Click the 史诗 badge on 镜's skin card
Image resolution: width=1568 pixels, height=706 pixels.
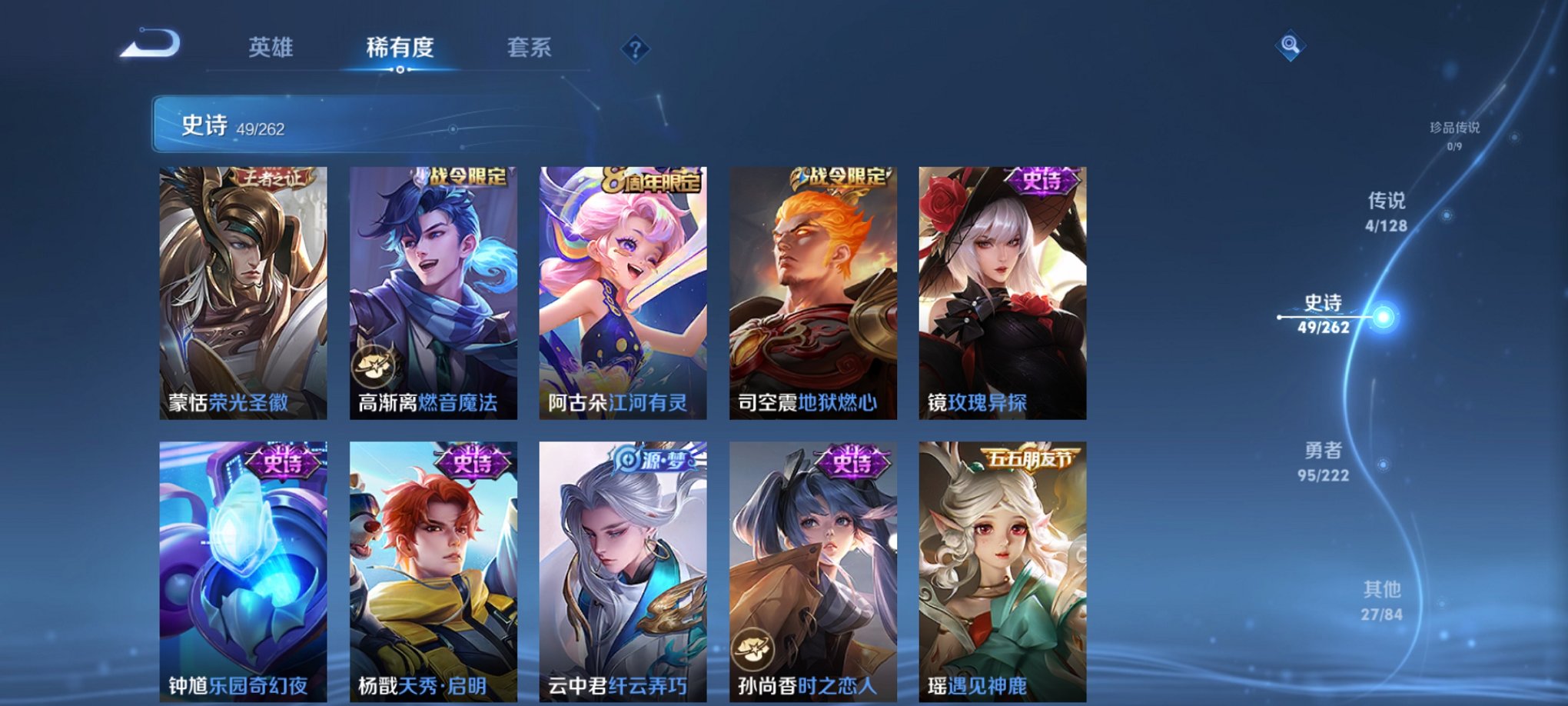point(1041,182)
